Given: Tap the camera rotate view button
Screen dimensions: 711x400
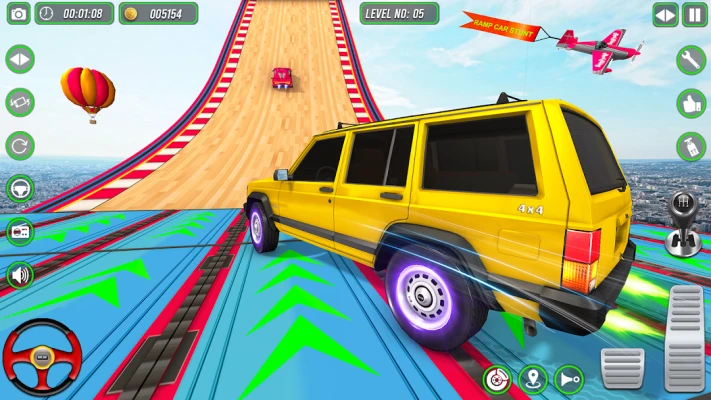Looking at the screenshot, I should click(19, 102).
